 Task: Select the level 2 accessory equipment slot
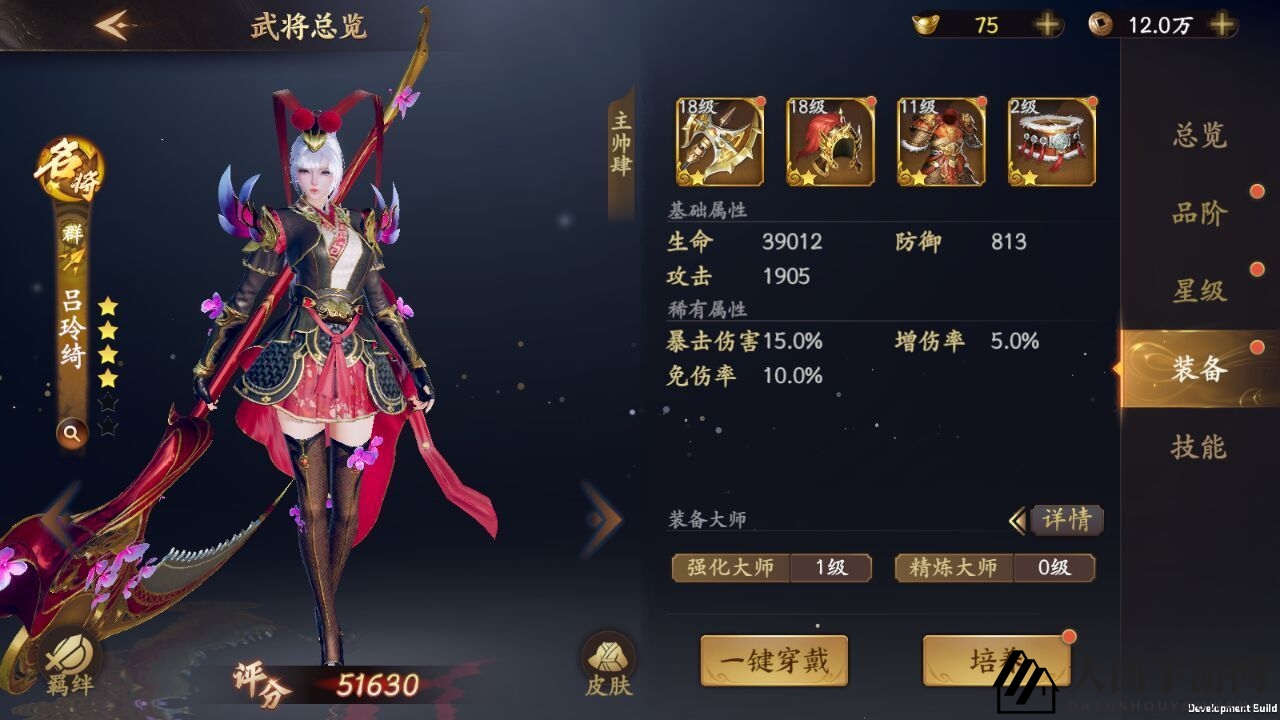click(x=1052, y=143)
